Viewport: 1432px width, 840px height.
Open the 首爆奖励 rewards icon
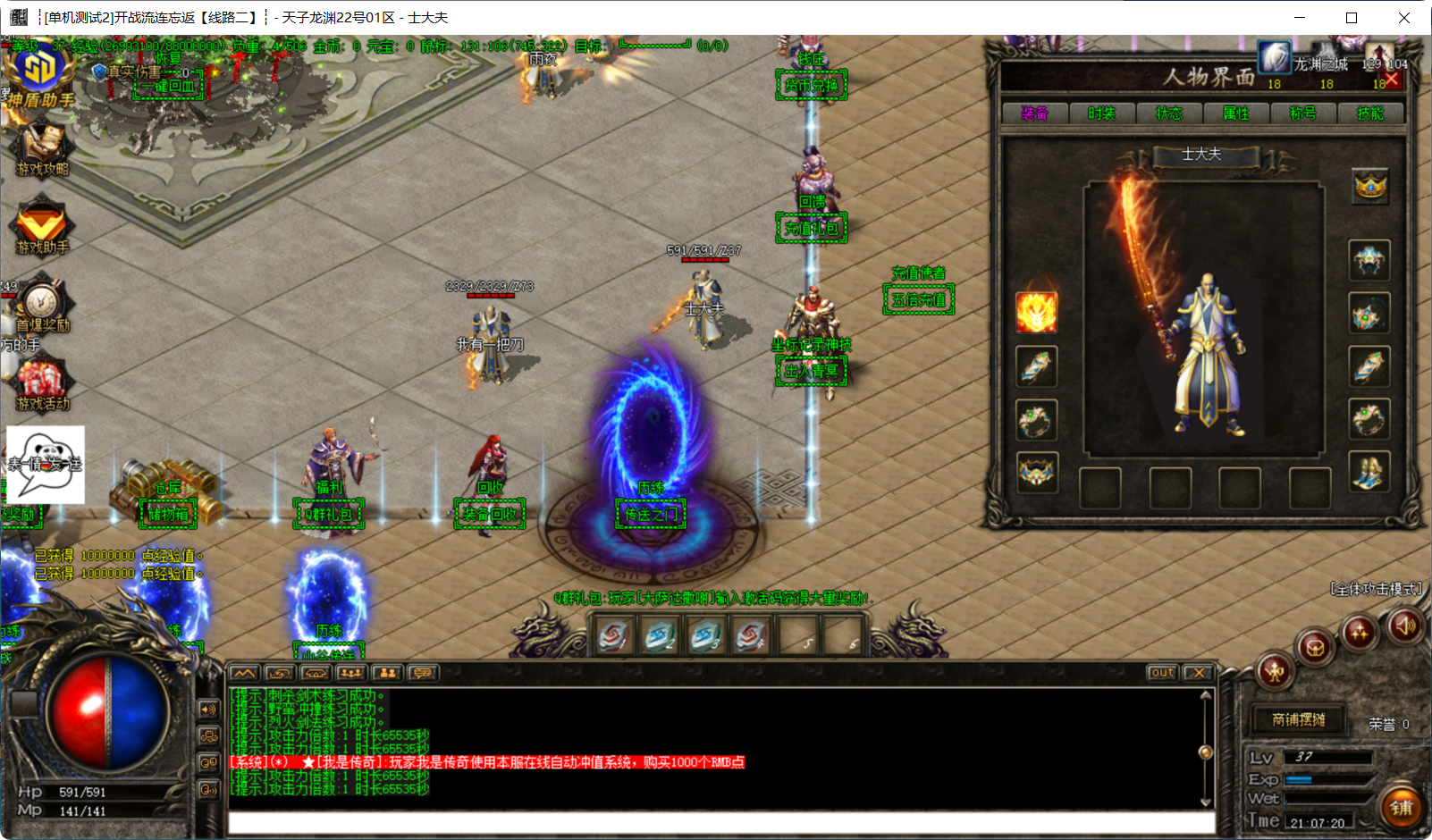(41, 306)
